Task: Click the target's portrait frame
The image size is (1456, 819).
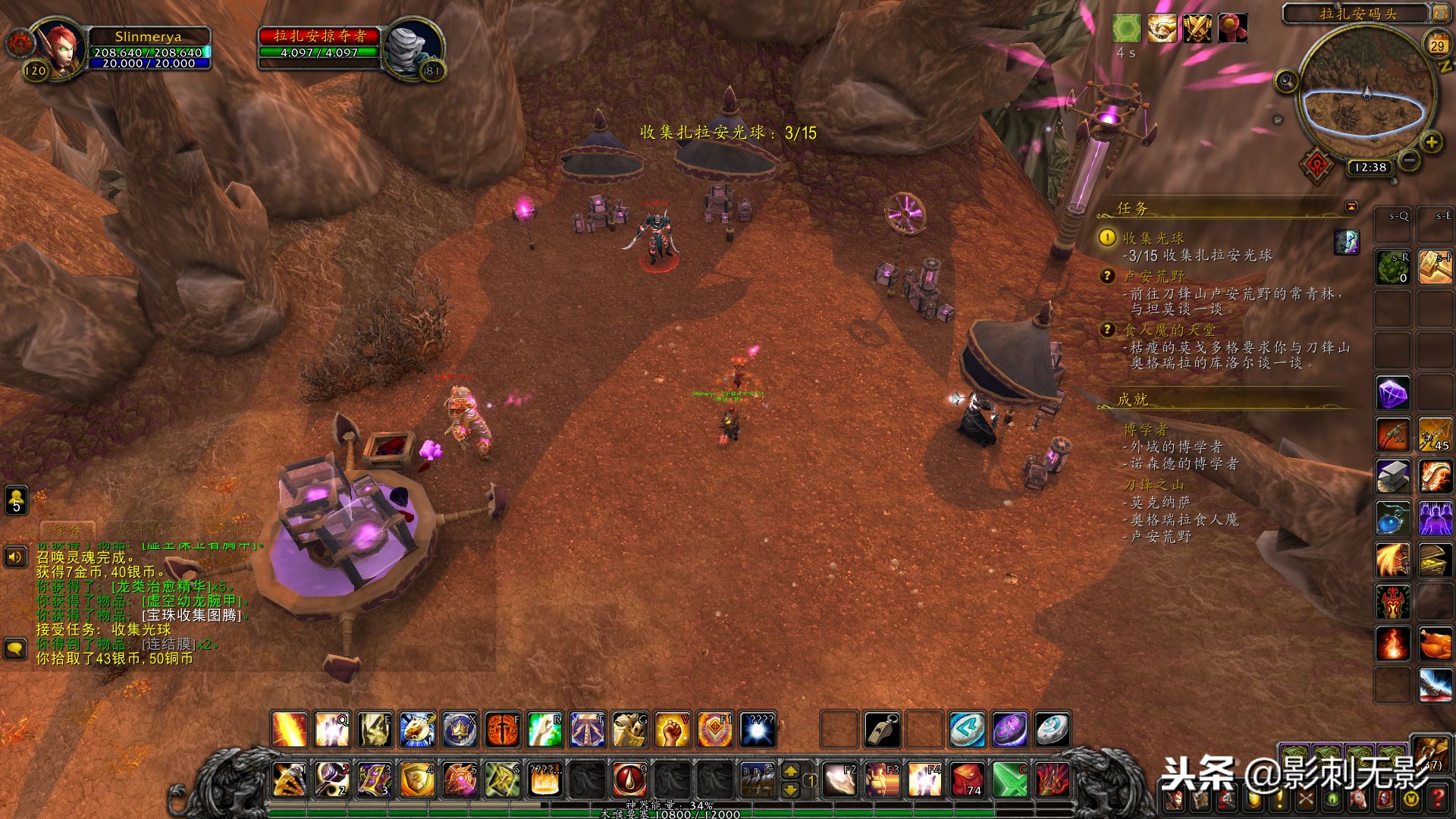Action: (413, 48)
